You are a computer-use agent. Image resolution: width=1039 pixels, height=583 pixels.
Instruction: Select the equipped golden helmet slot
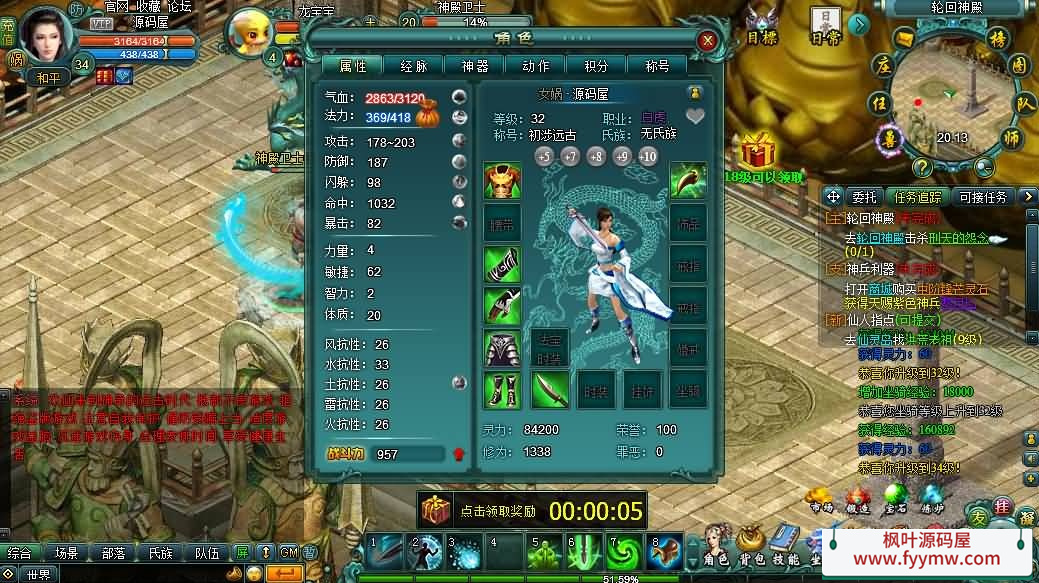click(x=502, y=181)
